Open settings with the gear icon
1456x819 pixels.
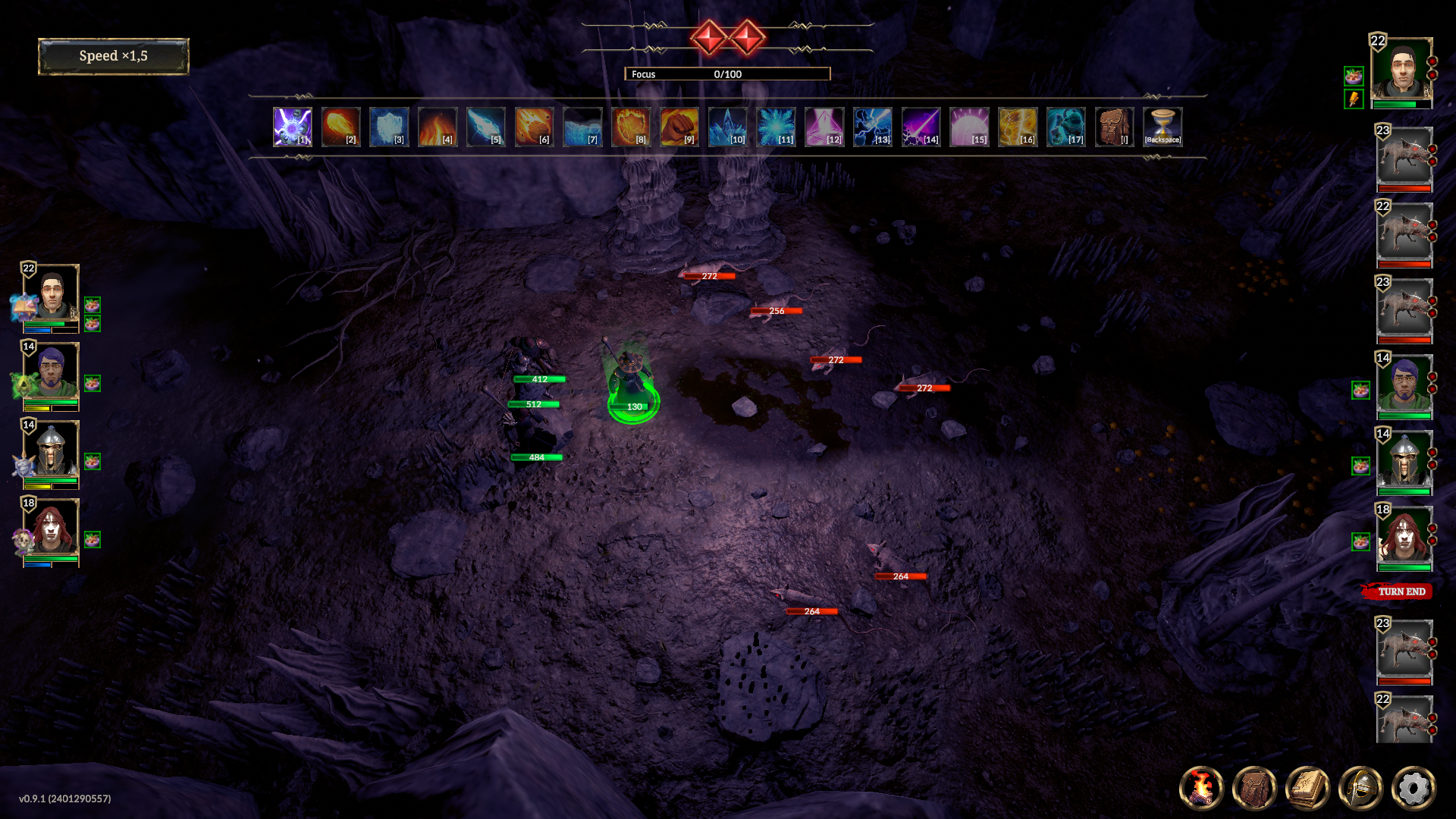(x=1414, y=788)
